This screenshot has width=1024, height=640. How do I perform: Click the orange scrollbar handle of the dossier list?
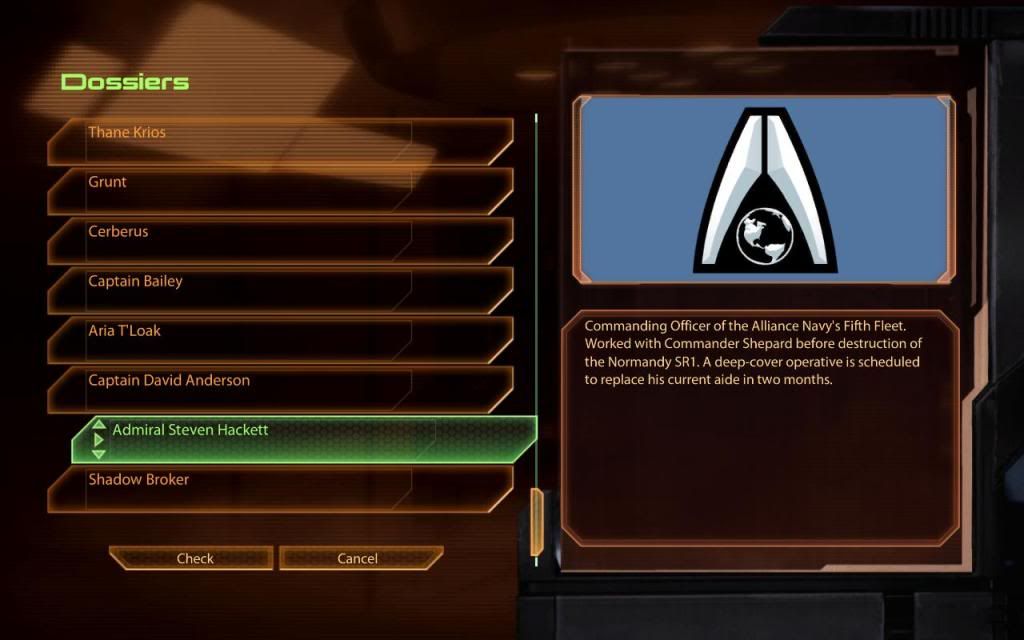tap(536, 521)
